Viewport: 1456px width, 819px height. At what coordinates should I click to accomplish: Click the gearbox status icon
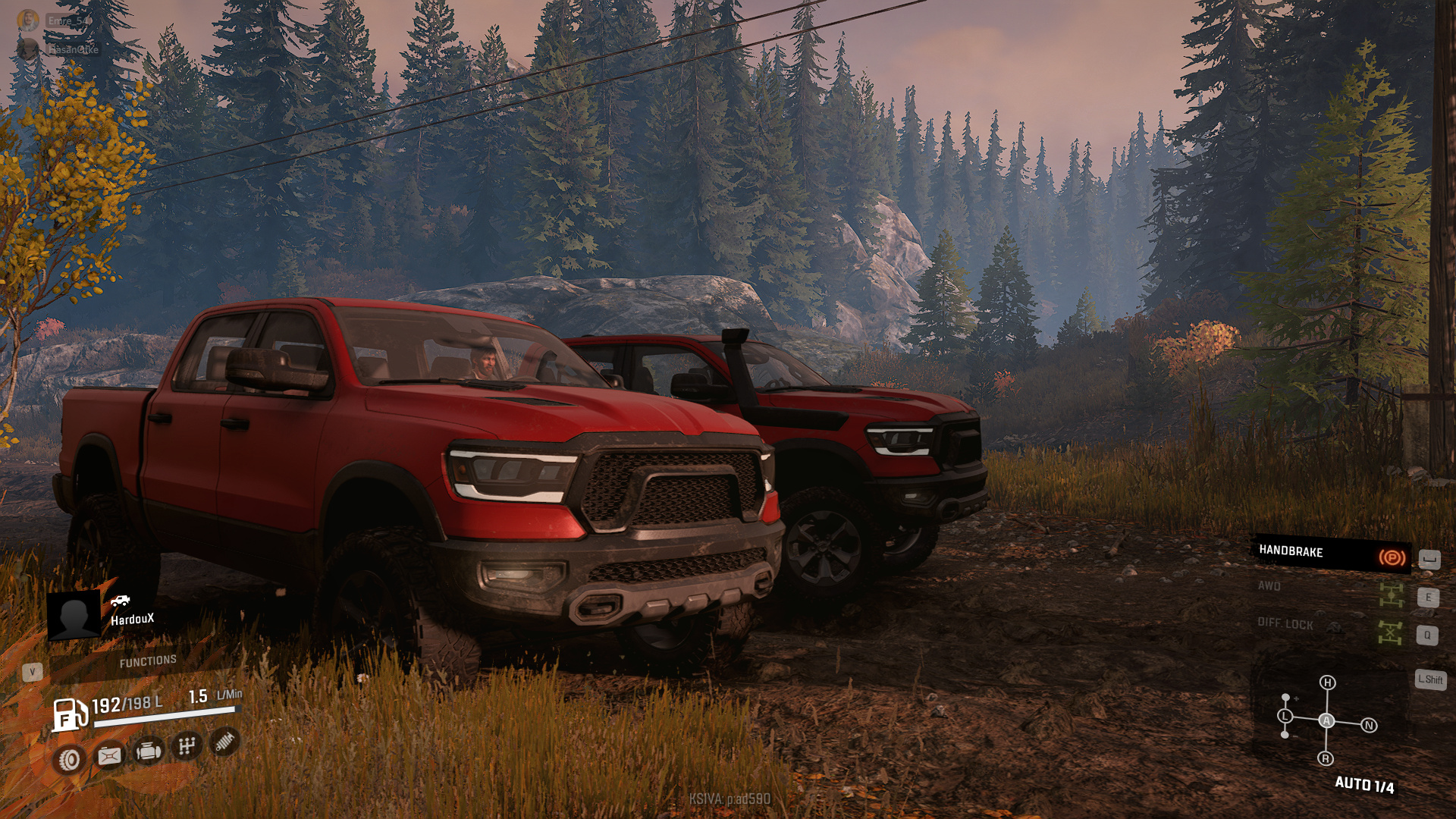[x=187, y=746]
